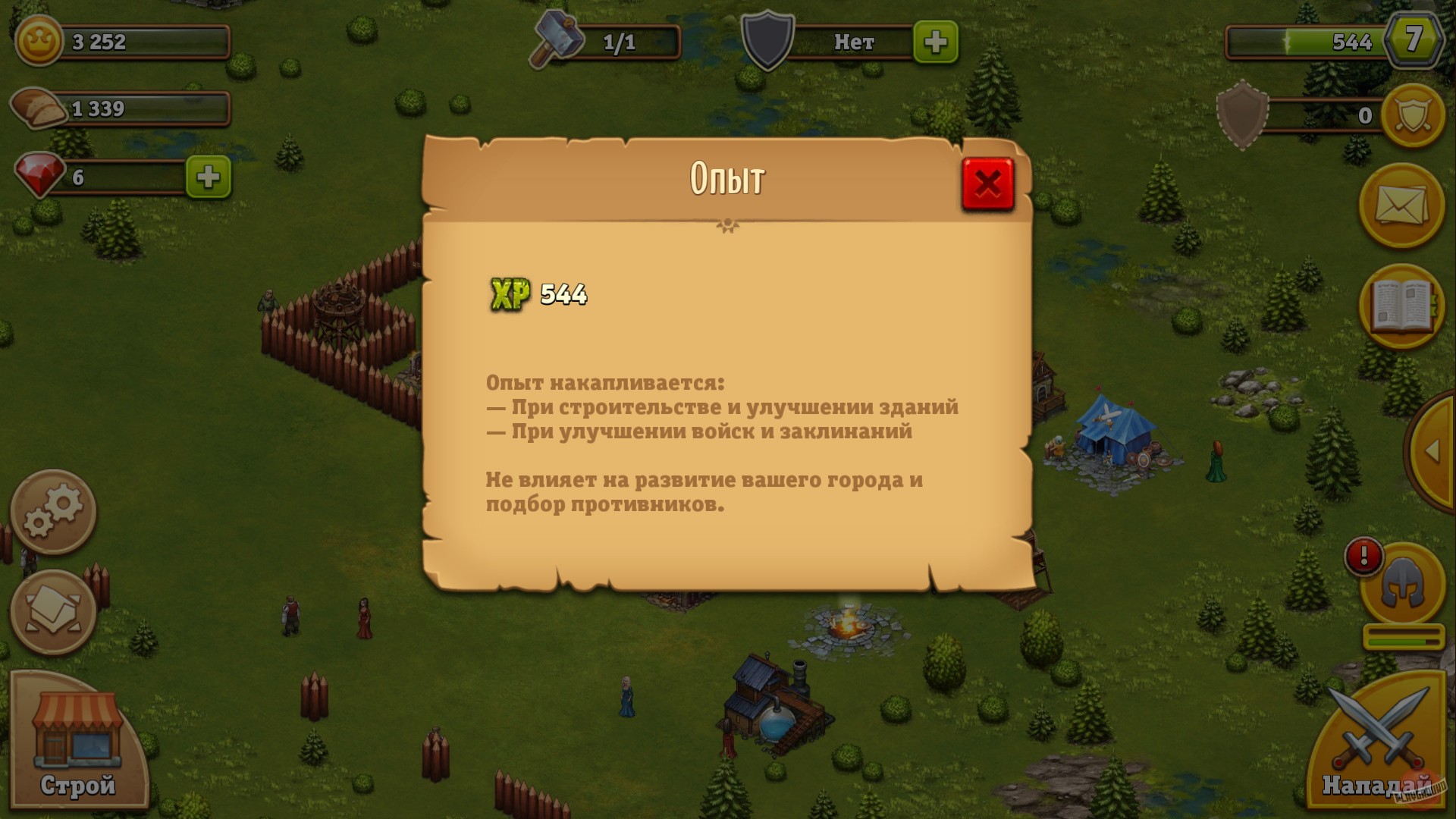The image size is (1456, 819).
Task: Click the level 7 badge
Action: (1415, 42)
